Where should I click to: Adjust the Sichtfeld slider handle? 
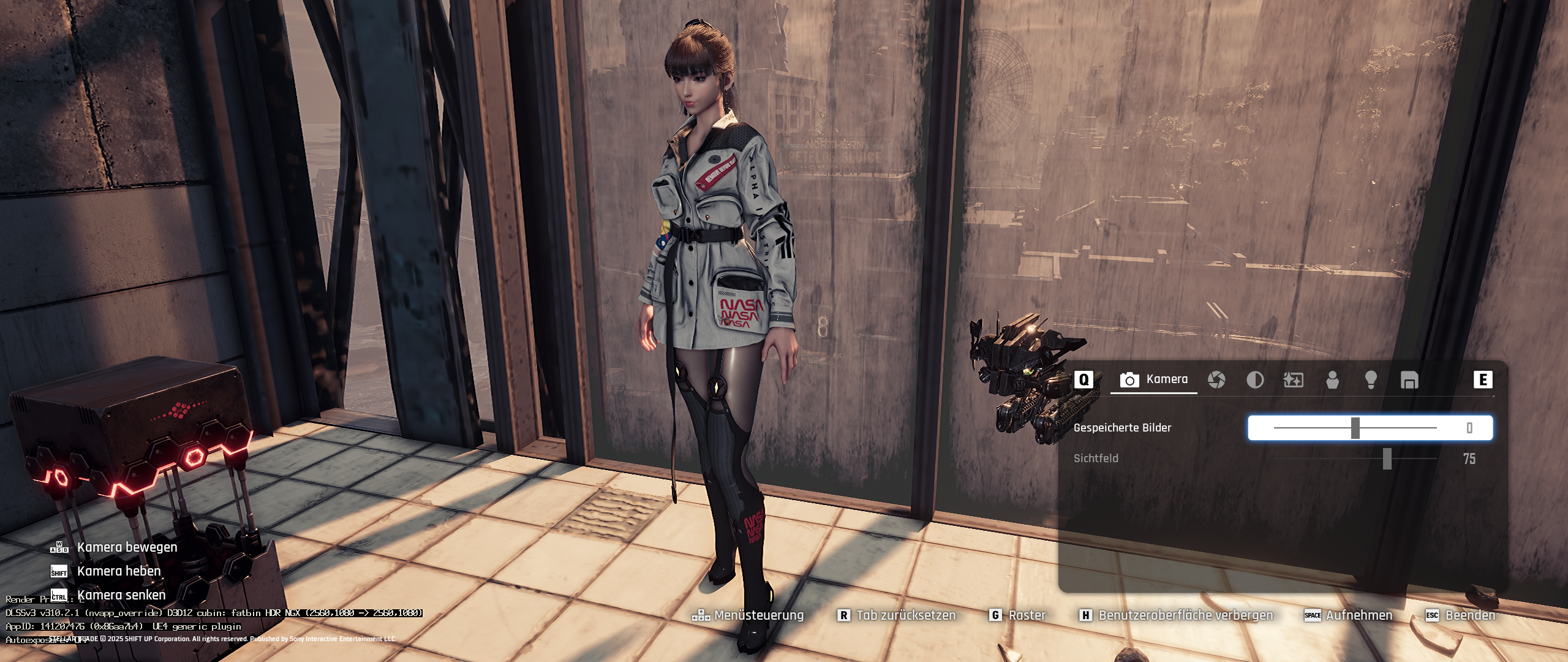tap(1387, 458)
